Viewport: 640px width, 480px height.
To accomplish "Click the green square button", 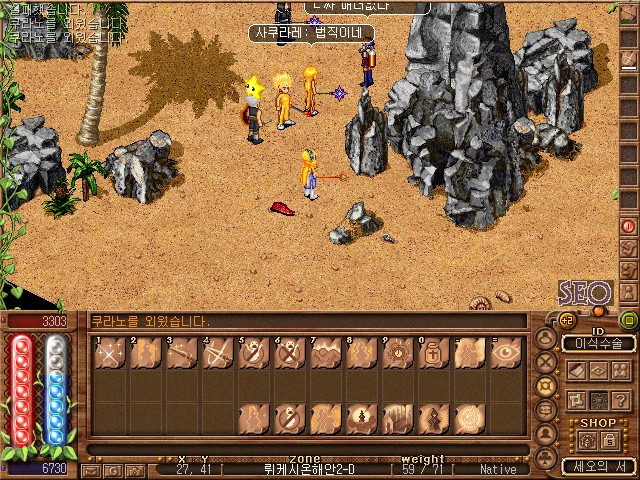I will [x=629, y=320].
